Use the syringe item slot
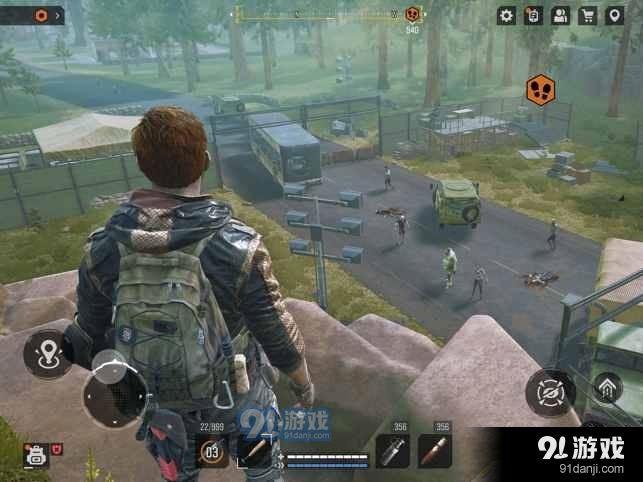643x482 pixels. click(393, 452)
